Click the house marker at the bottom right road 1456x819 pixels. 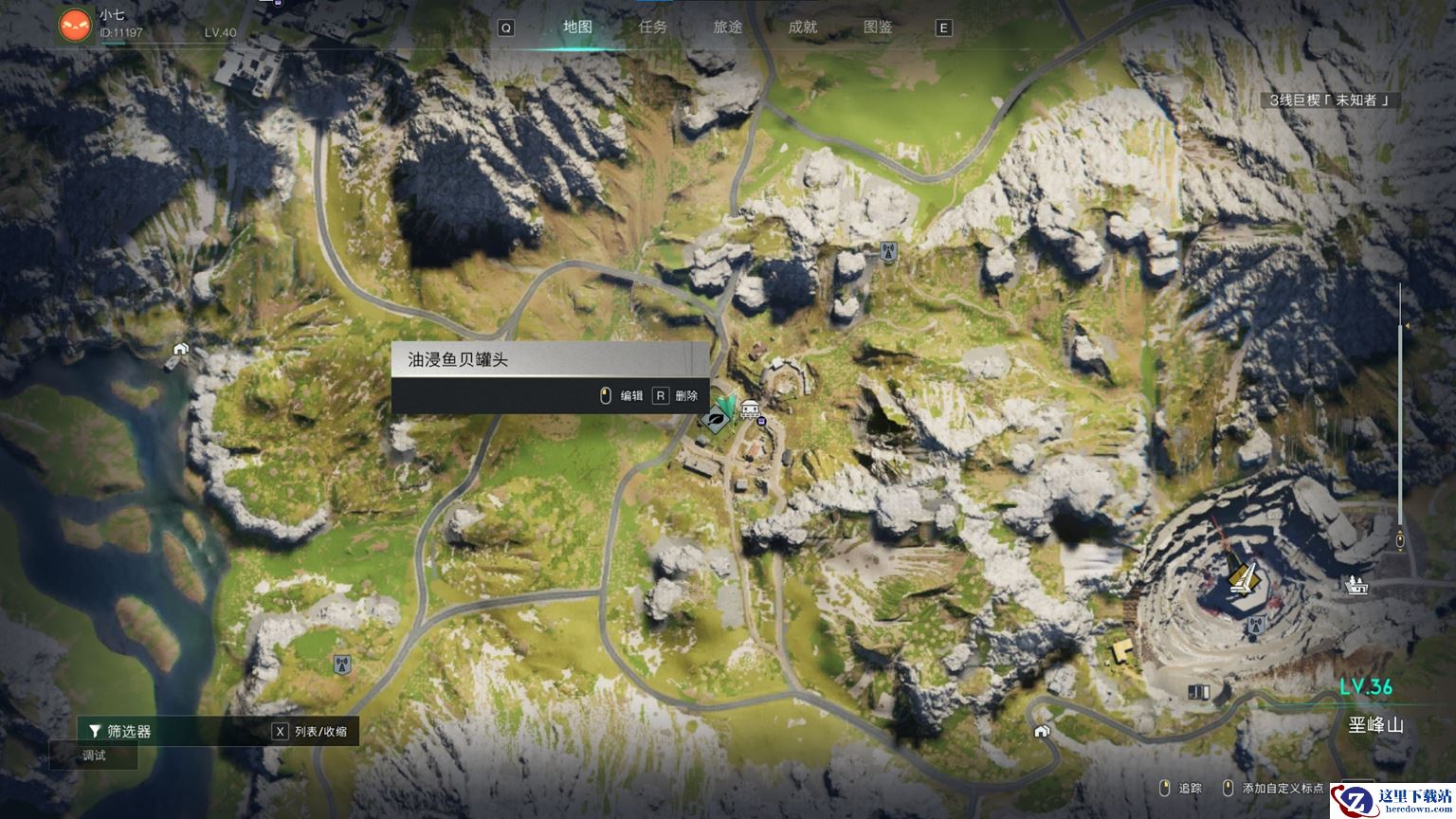[x=1042, y=731]
